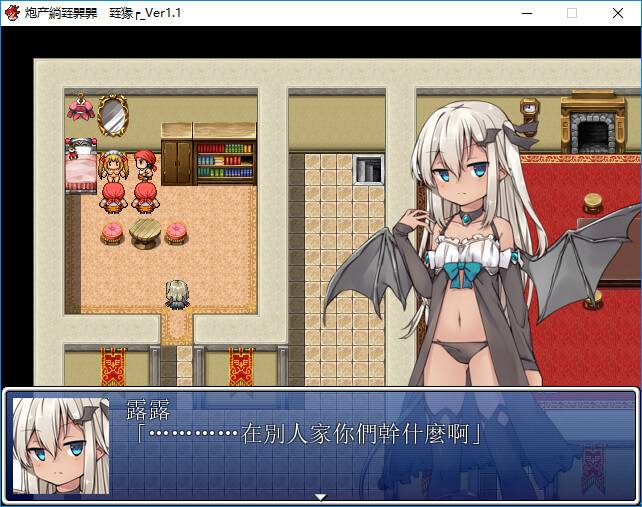The height and width of the screenshot is (507, 642).
Task: Close the game window
Action: [617, 13]
